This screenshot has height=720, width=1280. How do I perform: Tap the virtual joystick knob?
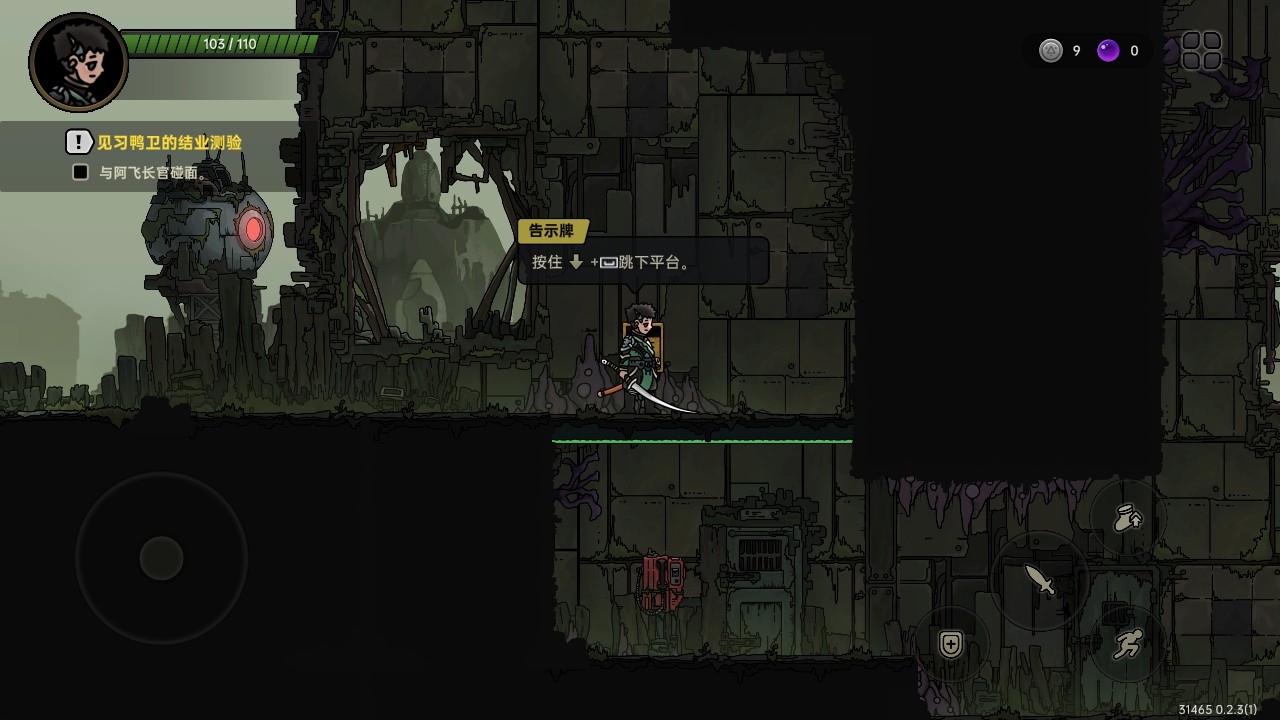pyautogui.click(x=161, y=558)
